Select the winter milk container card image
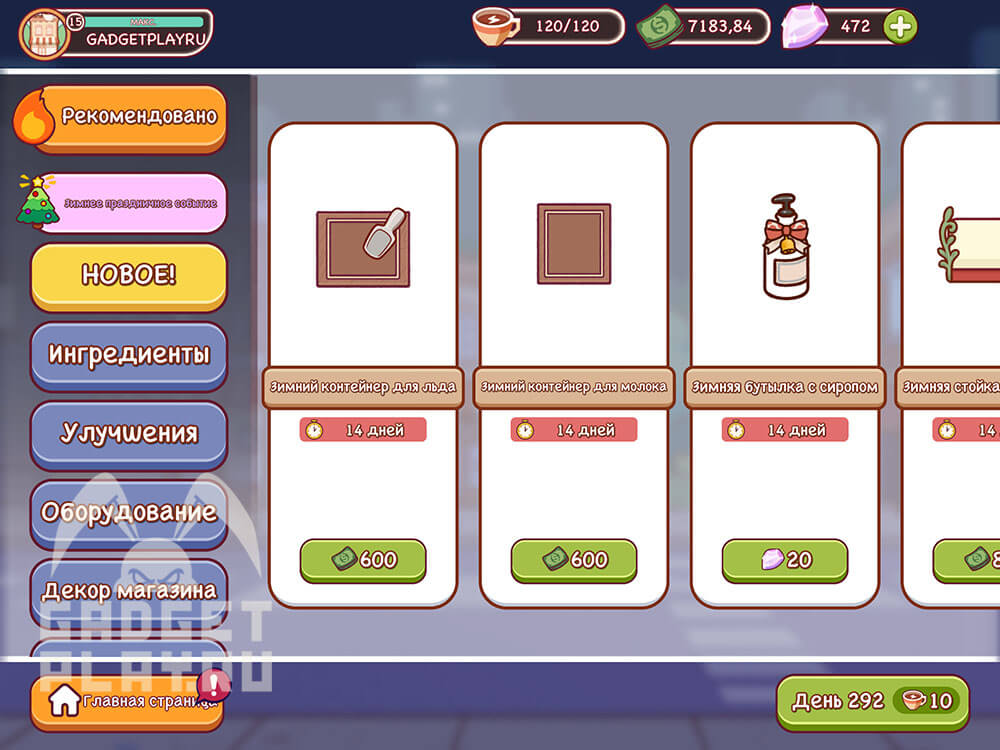Image resolution: width=1000 pixels, height=750 pixels. tap(574, 243)
